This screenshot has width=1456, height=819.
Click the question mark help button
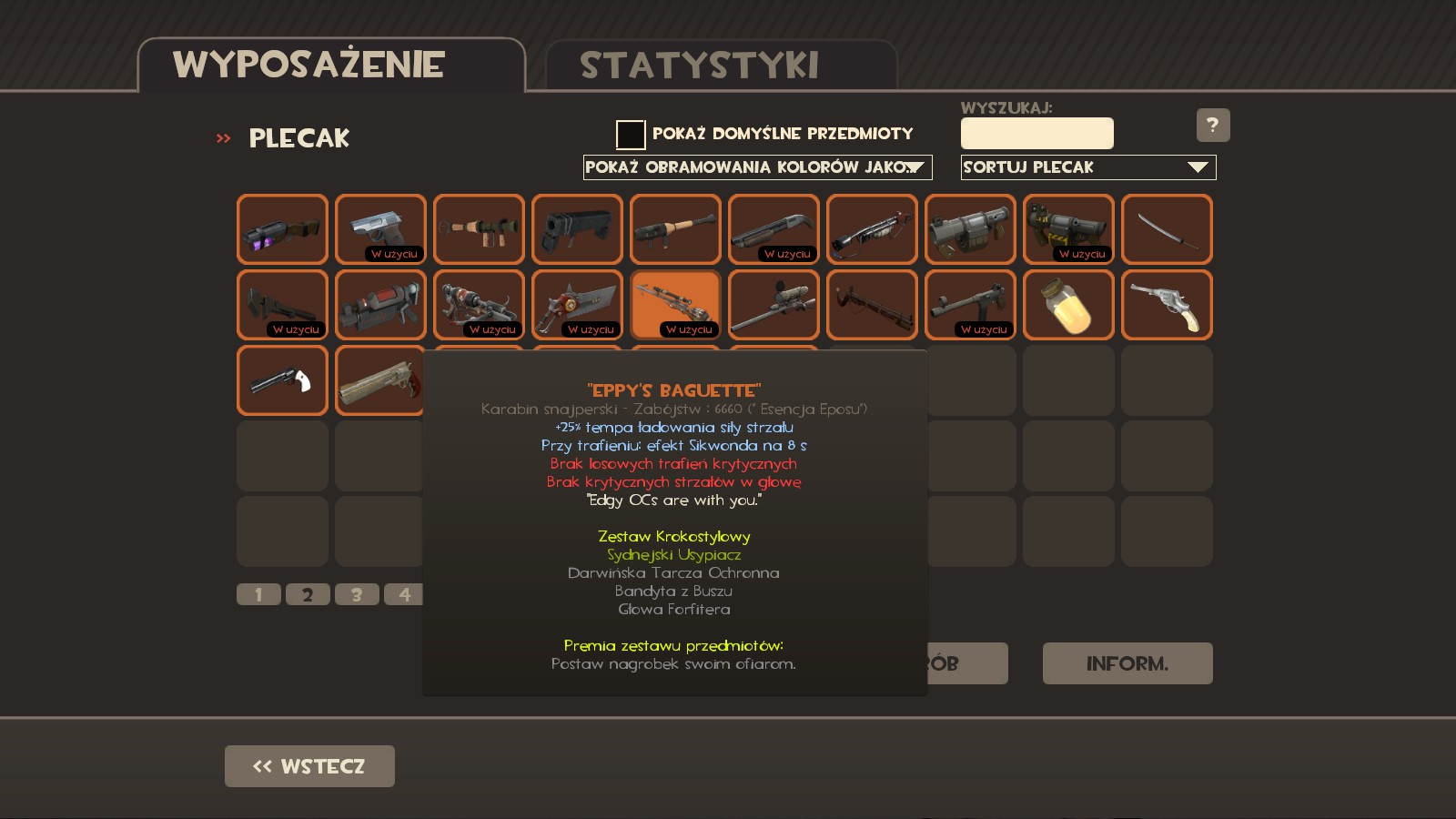click(1212, 126)
